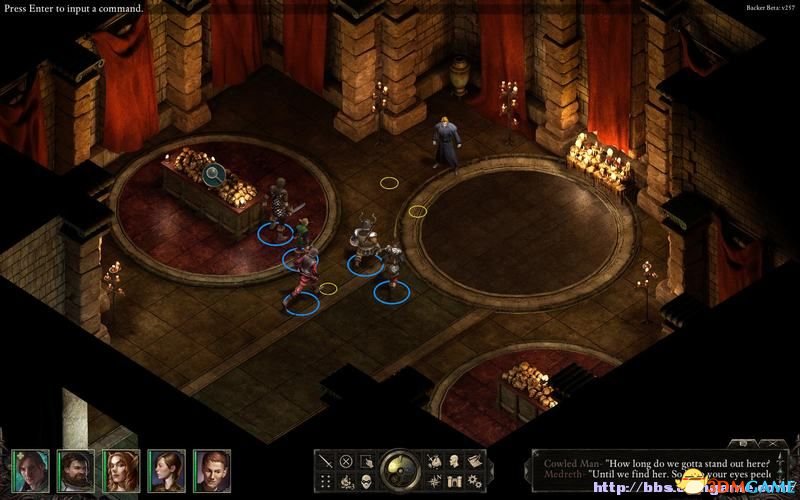Screen dimensions: 800x500
Task: Open the area map compass icon
Action: click(434, 481)
